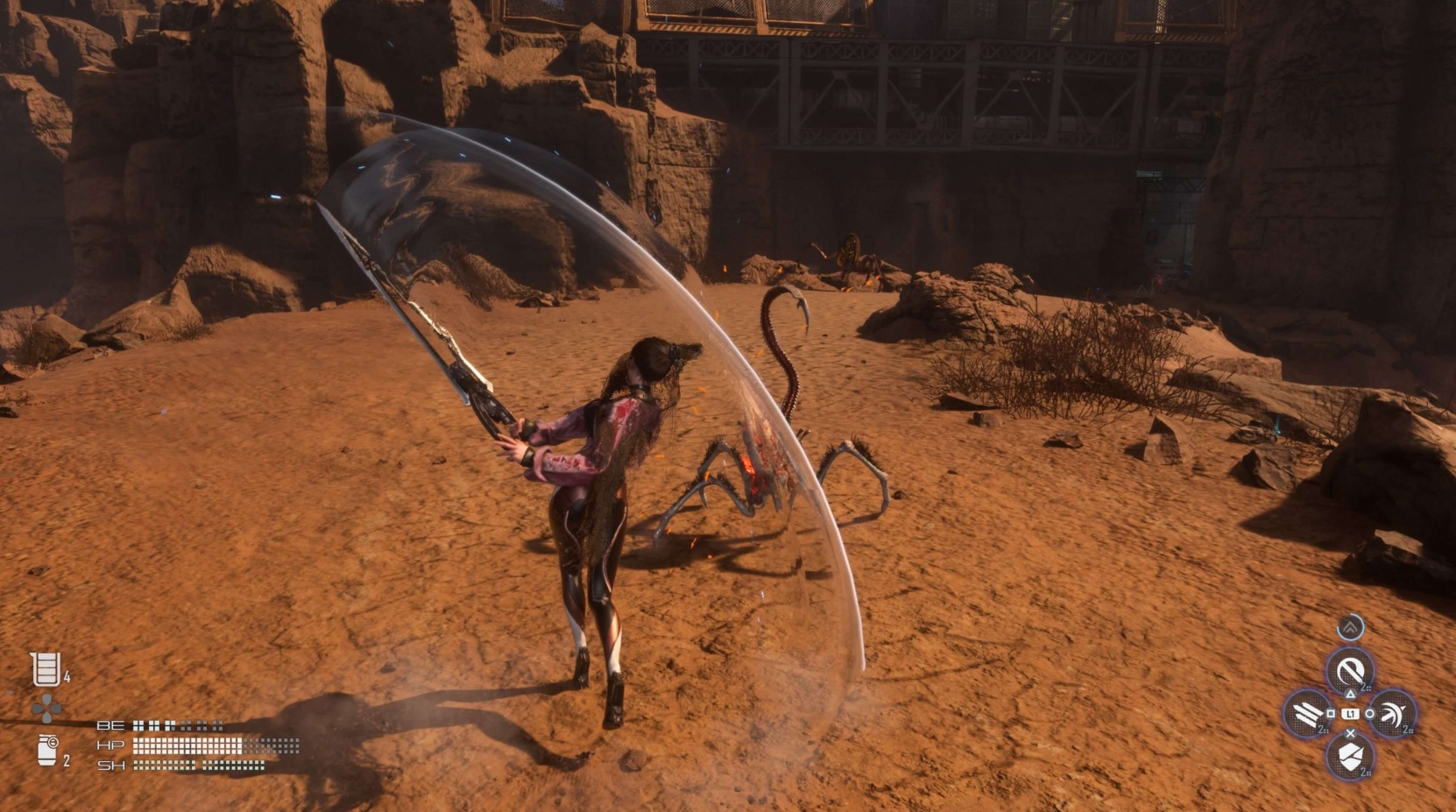Image resolution: width=1456 pixels, height=812 pixels.
Task: Click the D-pad indicator icon
Action: tap(46, 709)
